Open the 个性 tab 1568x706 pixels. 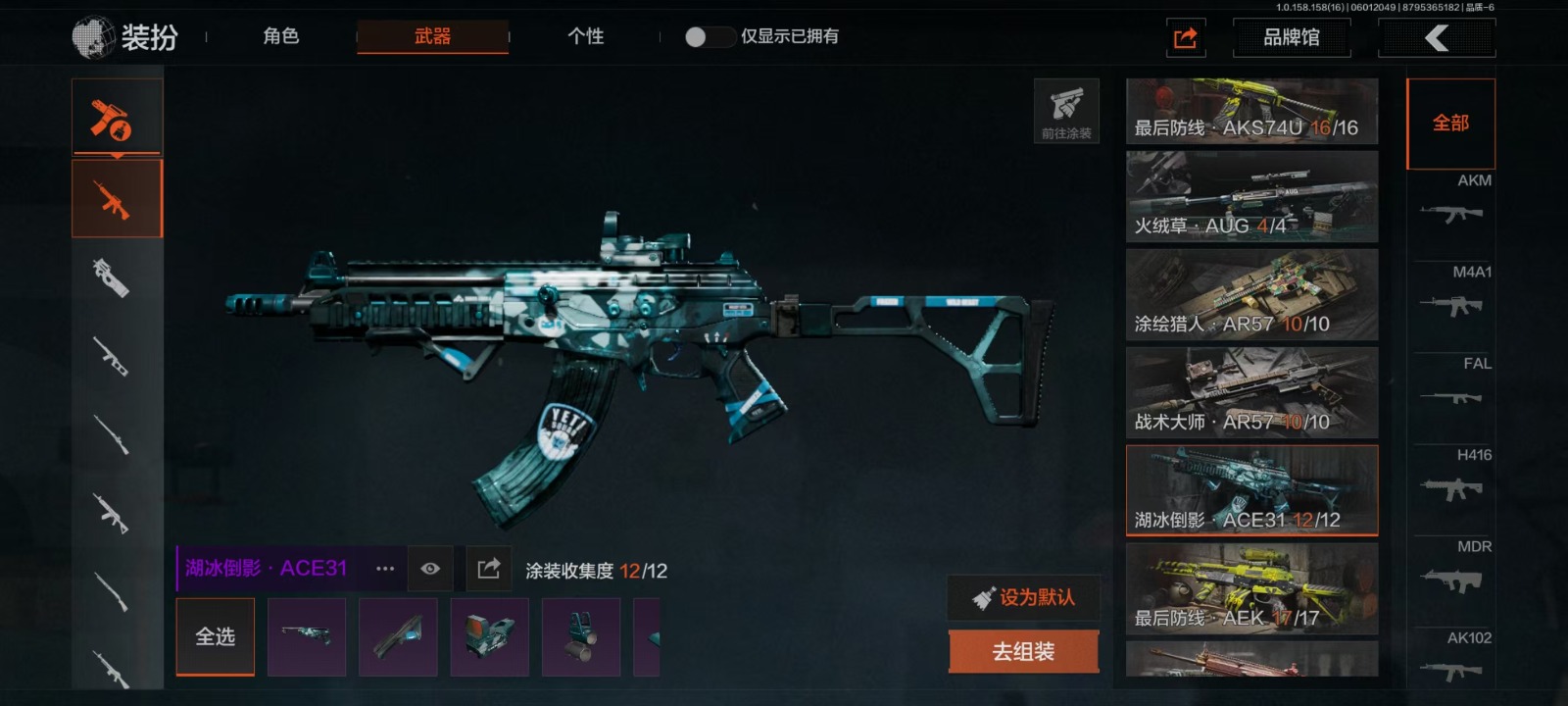pos(585,36)
